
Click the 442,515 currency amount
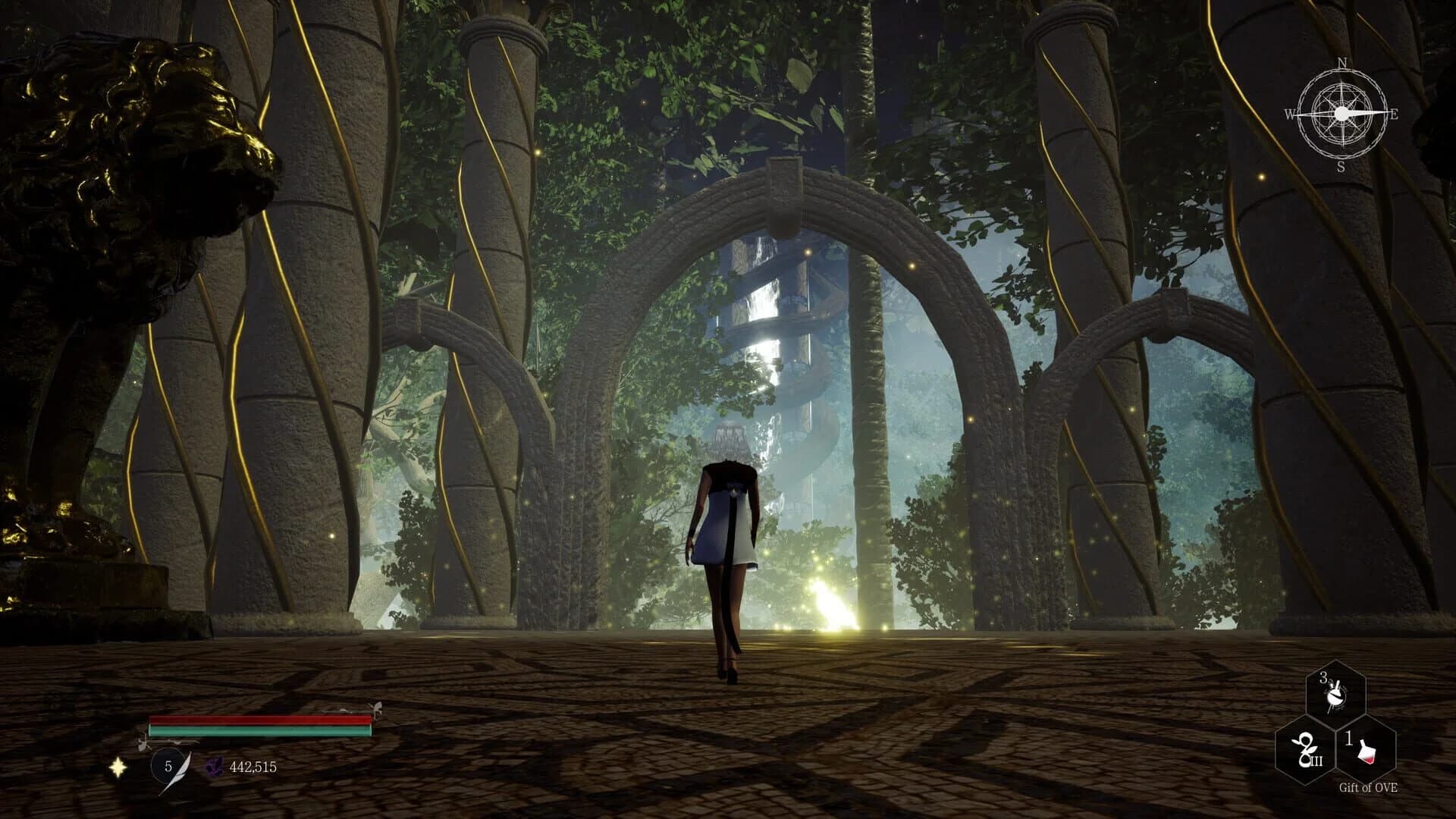(253, 767)
